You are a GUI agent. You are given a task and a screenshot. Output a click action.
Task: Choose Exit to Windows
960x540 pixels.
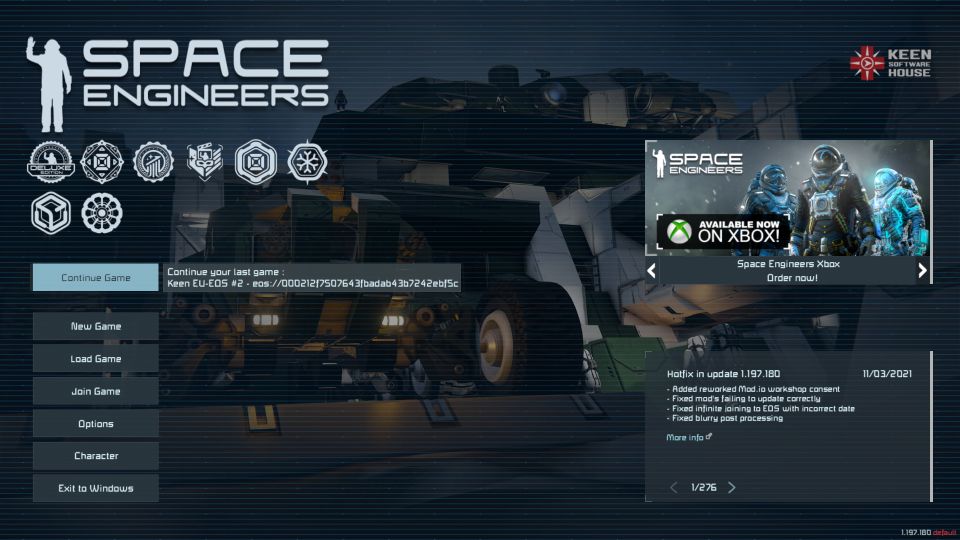(x=96, y=488)
